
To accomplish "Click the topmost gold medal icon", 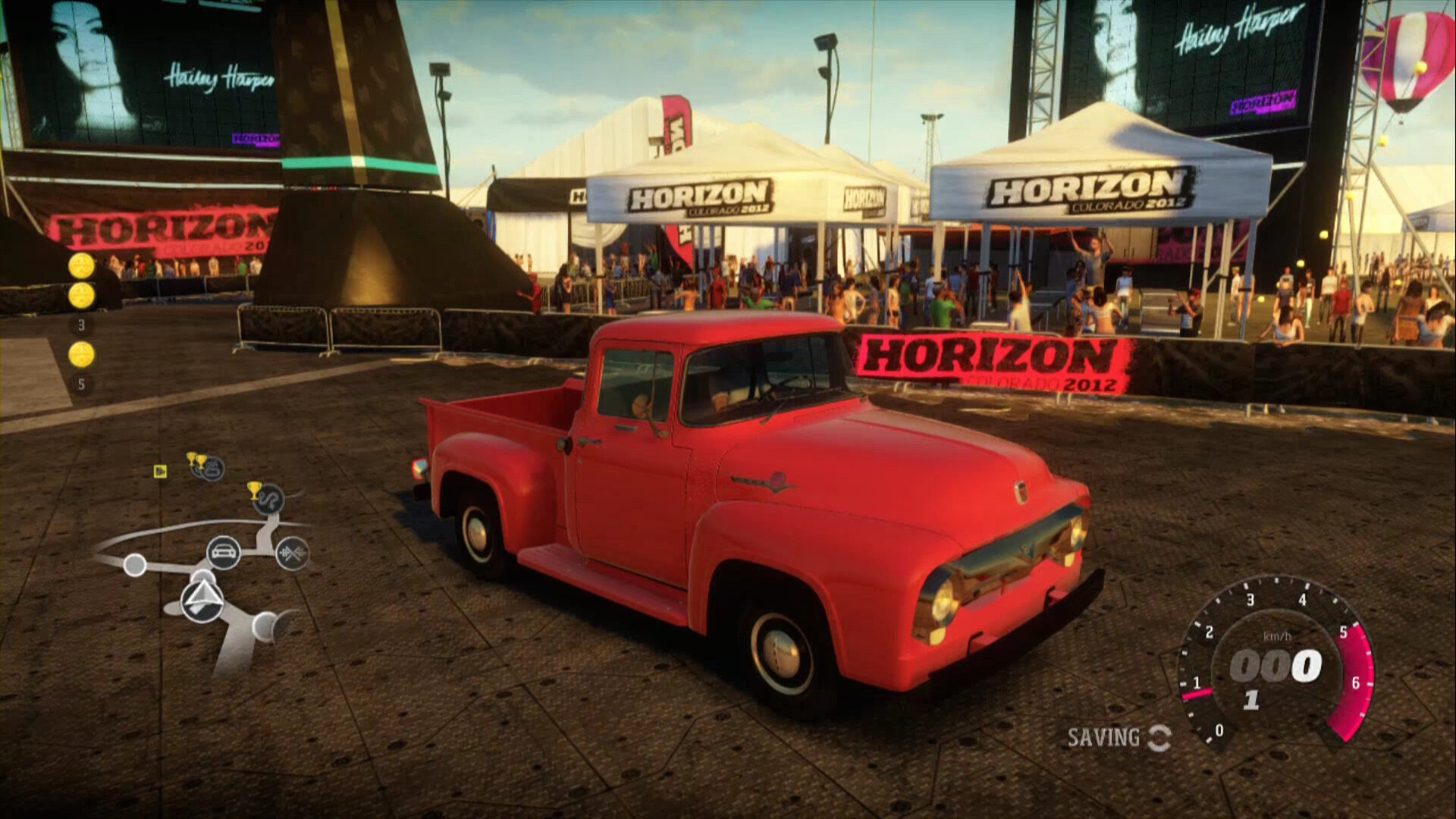I will pos(80,267).
